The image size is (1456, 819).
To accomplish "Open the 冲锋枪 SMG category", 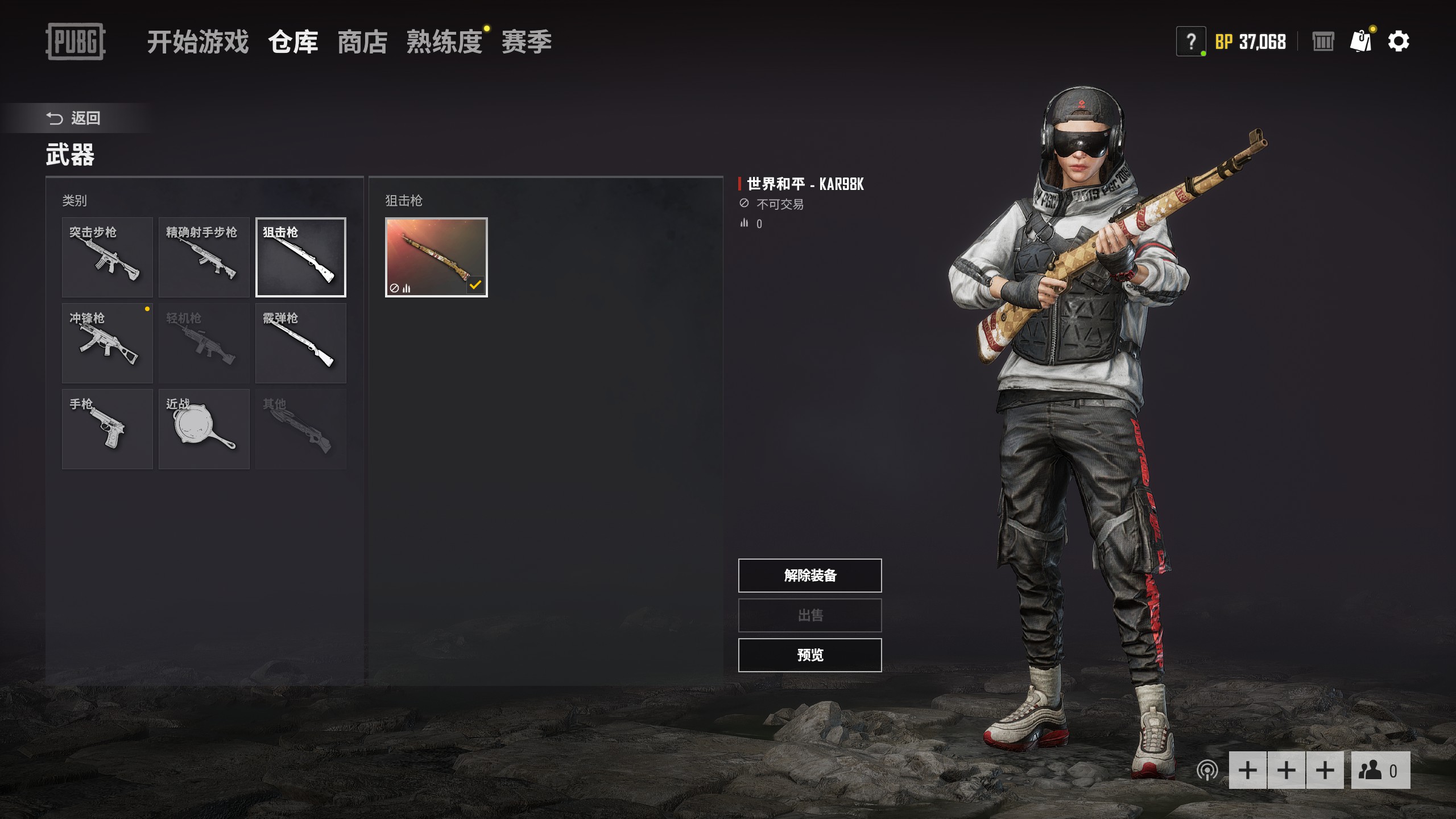I will point(107,343).
